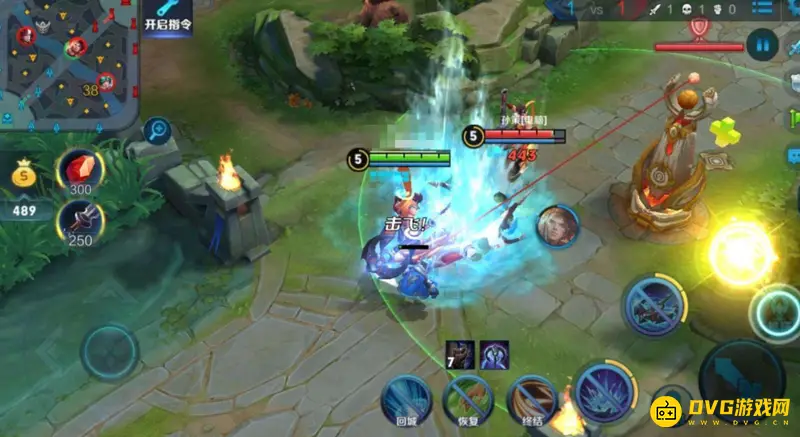The image size is (800, 437).
Task: Cast the 终结 summoner spell
Action: tap(532, 400)
